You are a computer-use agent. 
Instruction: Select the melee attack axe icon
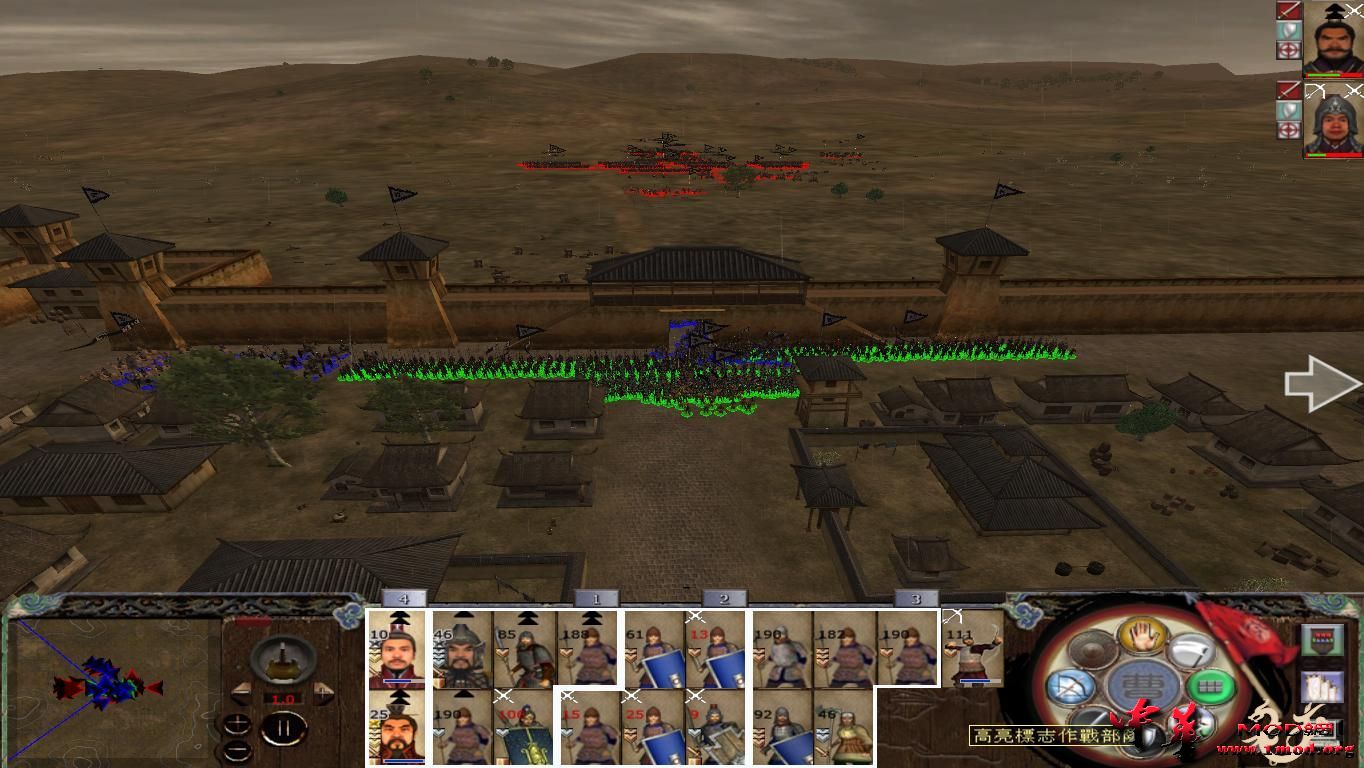pos(1192,652)
